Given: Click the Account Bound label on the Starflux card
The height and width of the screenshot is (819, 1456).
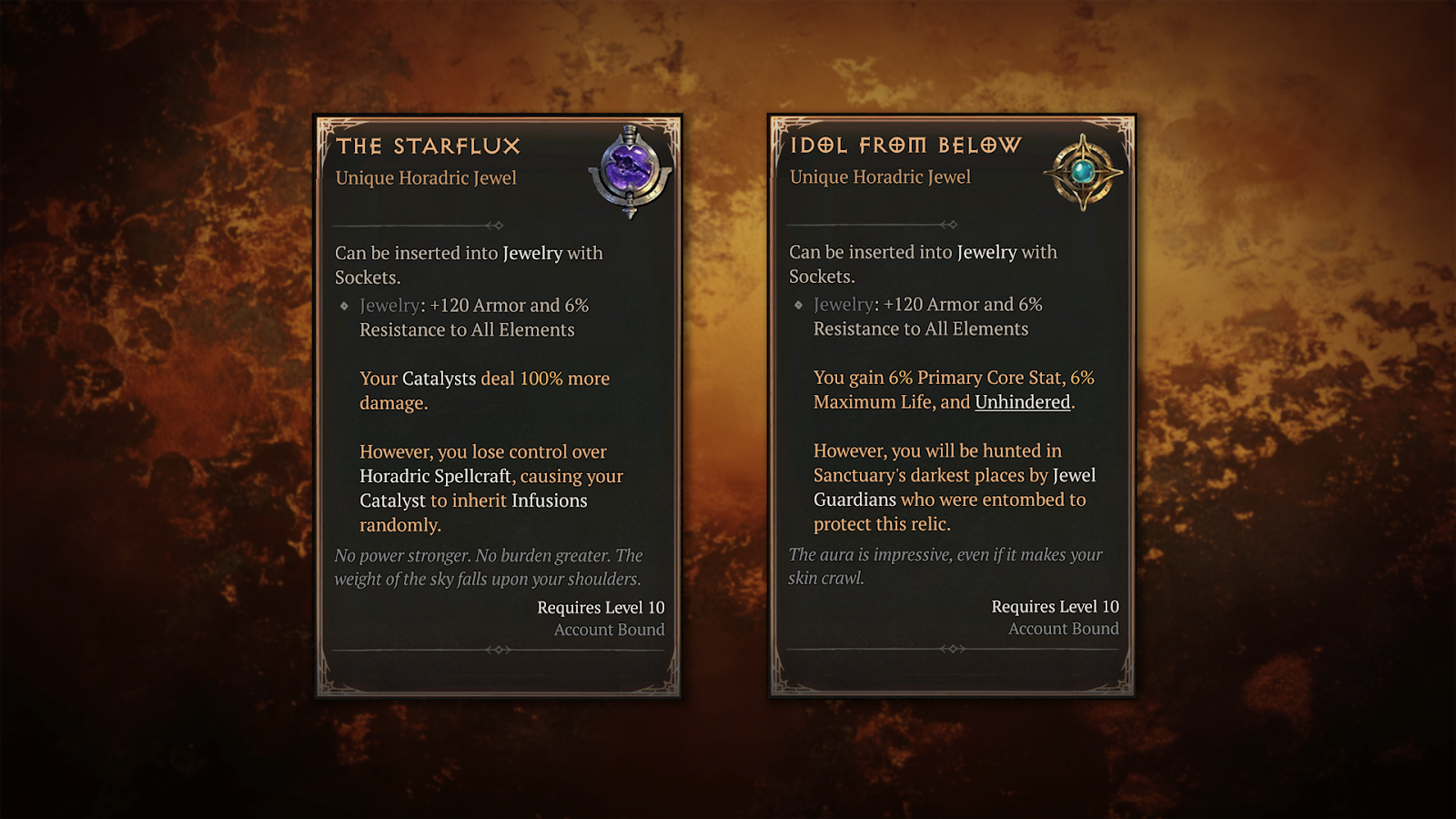Looking at the screenshot, I should 609,629.
